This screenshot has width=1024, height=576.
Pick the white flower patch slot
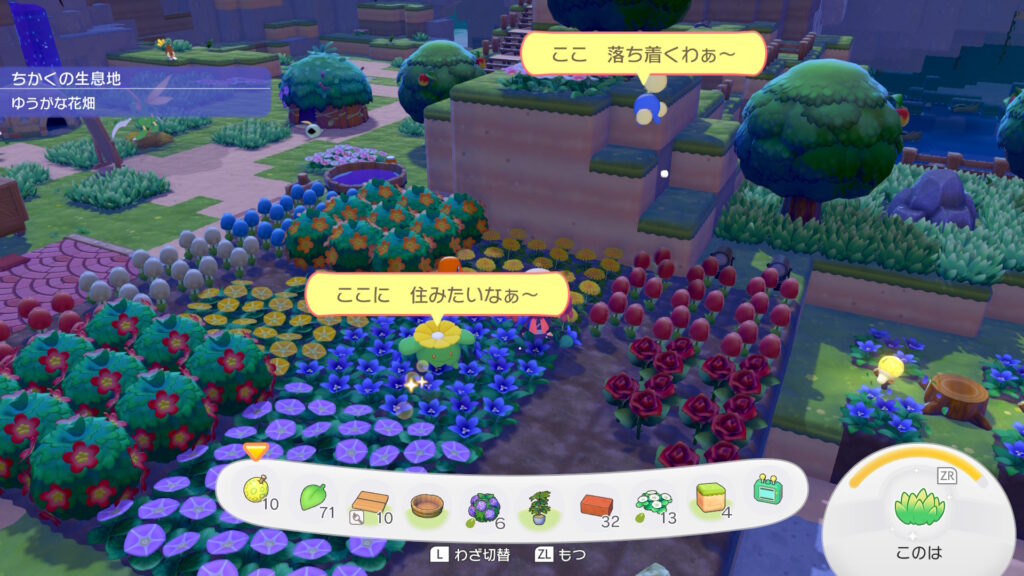pos(653,501)
